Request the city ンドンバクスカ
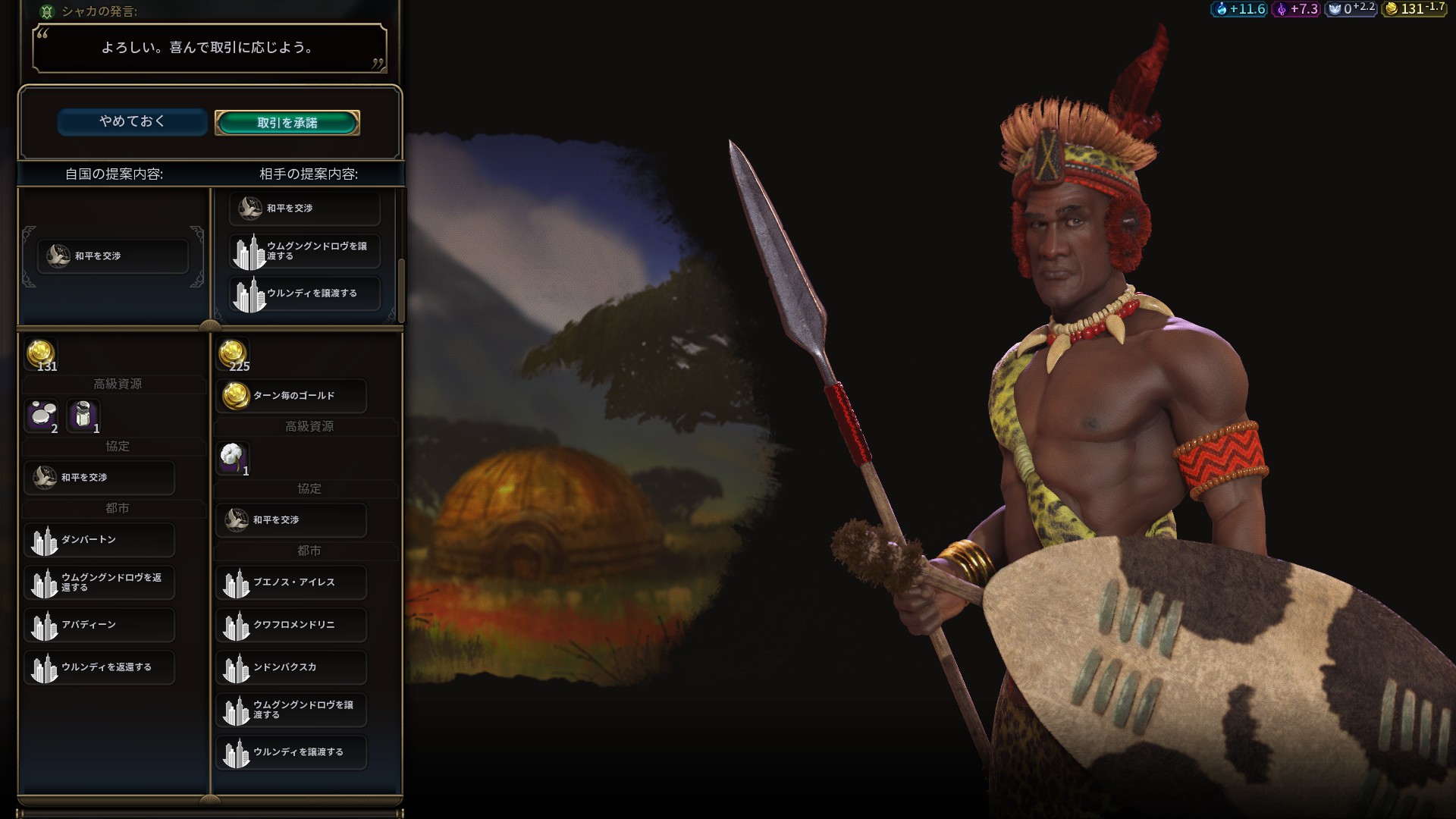Screen dimensions: 1456x819 291,667
